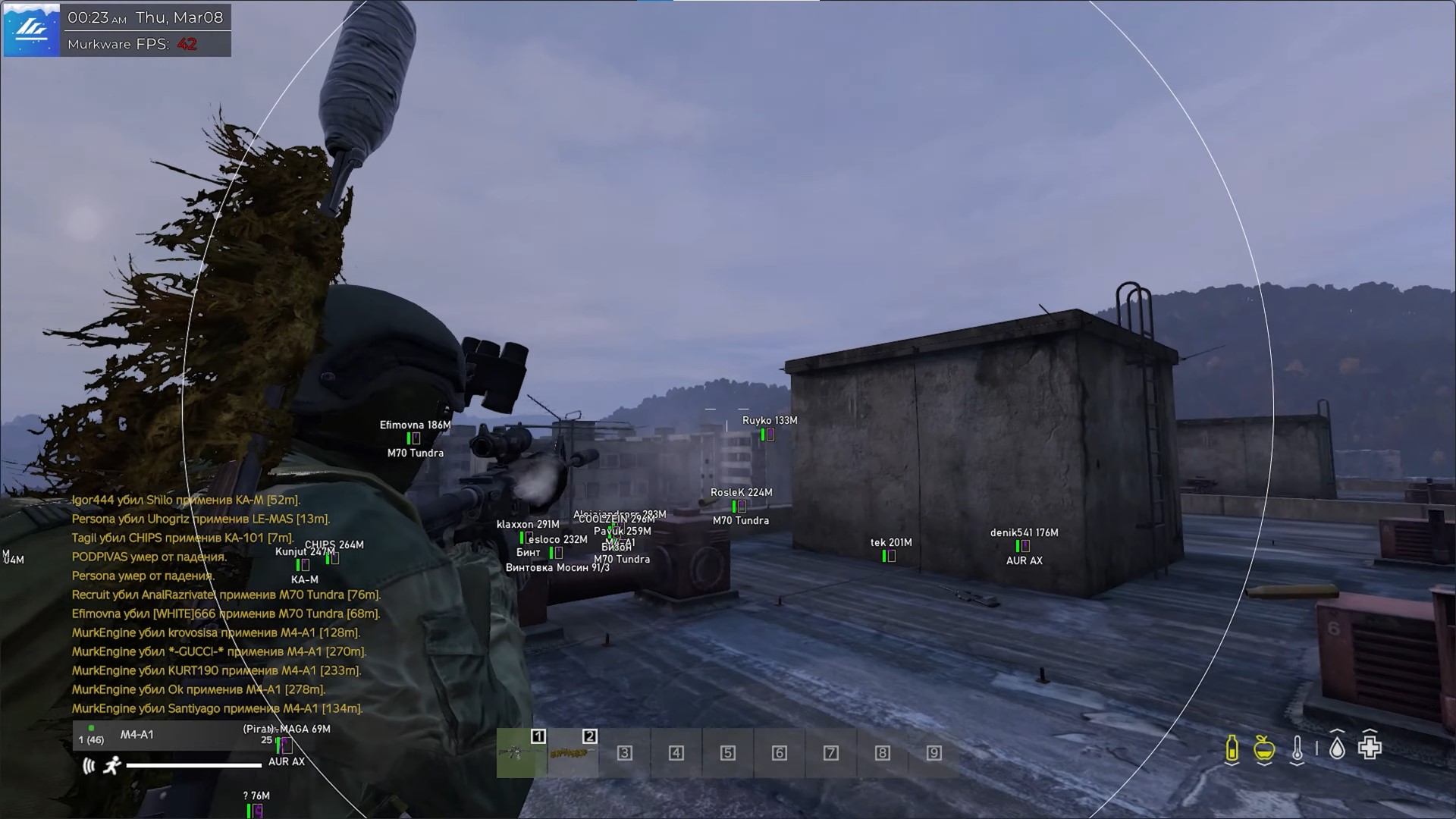Click the running man stance icon
The width and height of the screenshot is (1456, 819).
113,766
